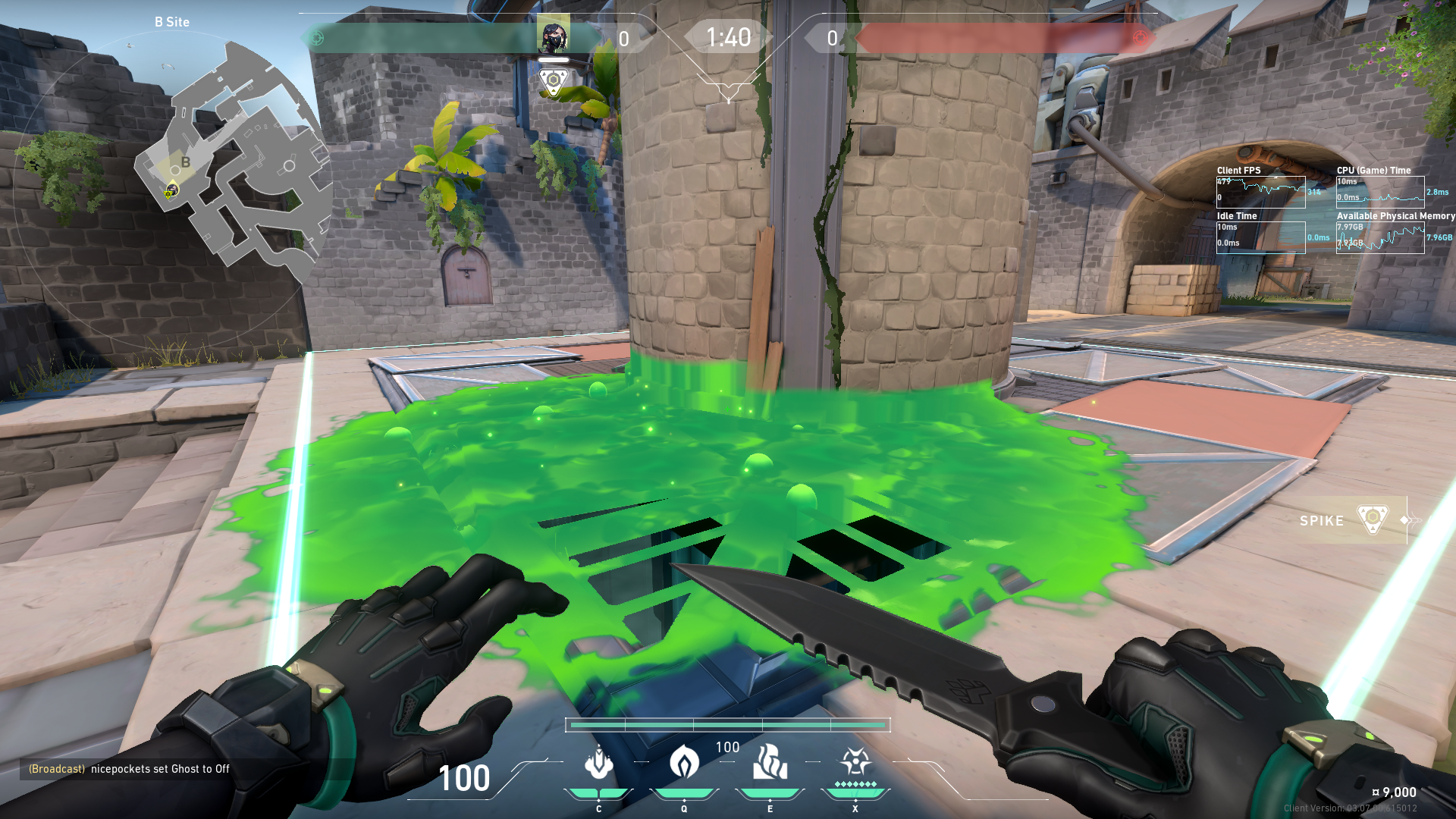Click the CPU (Game) Time graph
Viewport: 1456px width, 819px height.
coord(1380,192)
